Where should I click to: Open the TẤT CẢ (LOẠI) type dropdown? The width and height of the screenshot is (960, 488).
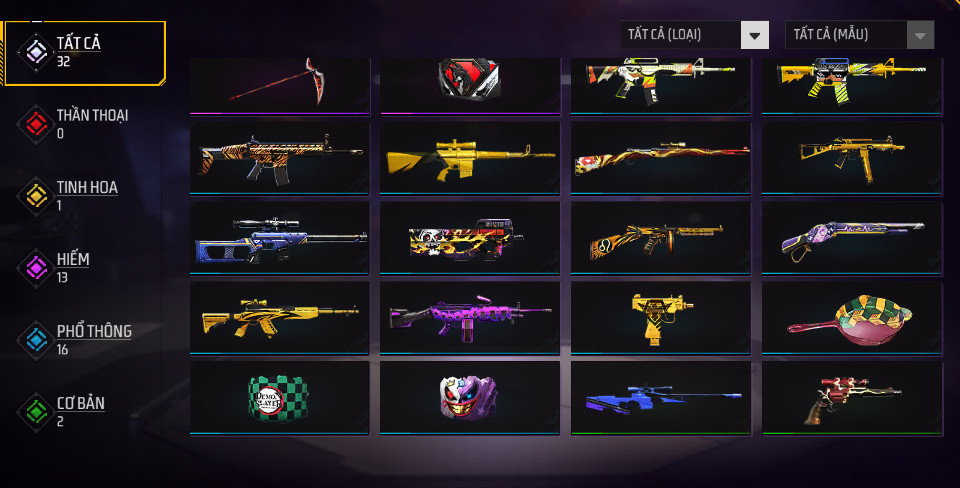coord(693,35)
